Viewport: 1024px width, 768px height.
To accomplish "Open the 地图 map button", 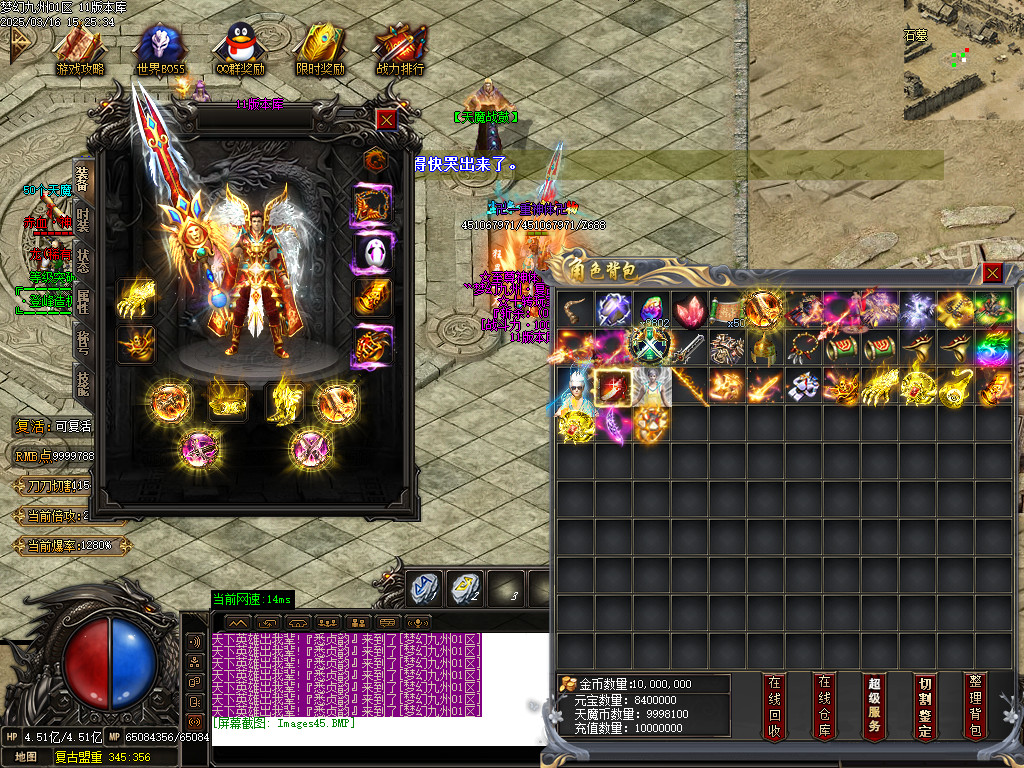I will click(x=26, y=757).
